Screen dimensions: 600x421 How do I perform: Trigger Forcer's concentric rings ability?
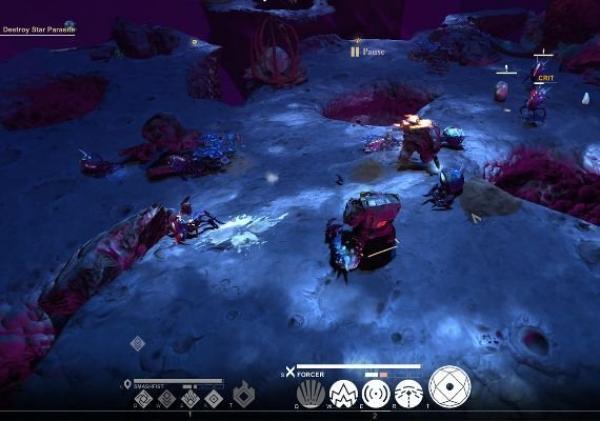click(x=376, y=393)
